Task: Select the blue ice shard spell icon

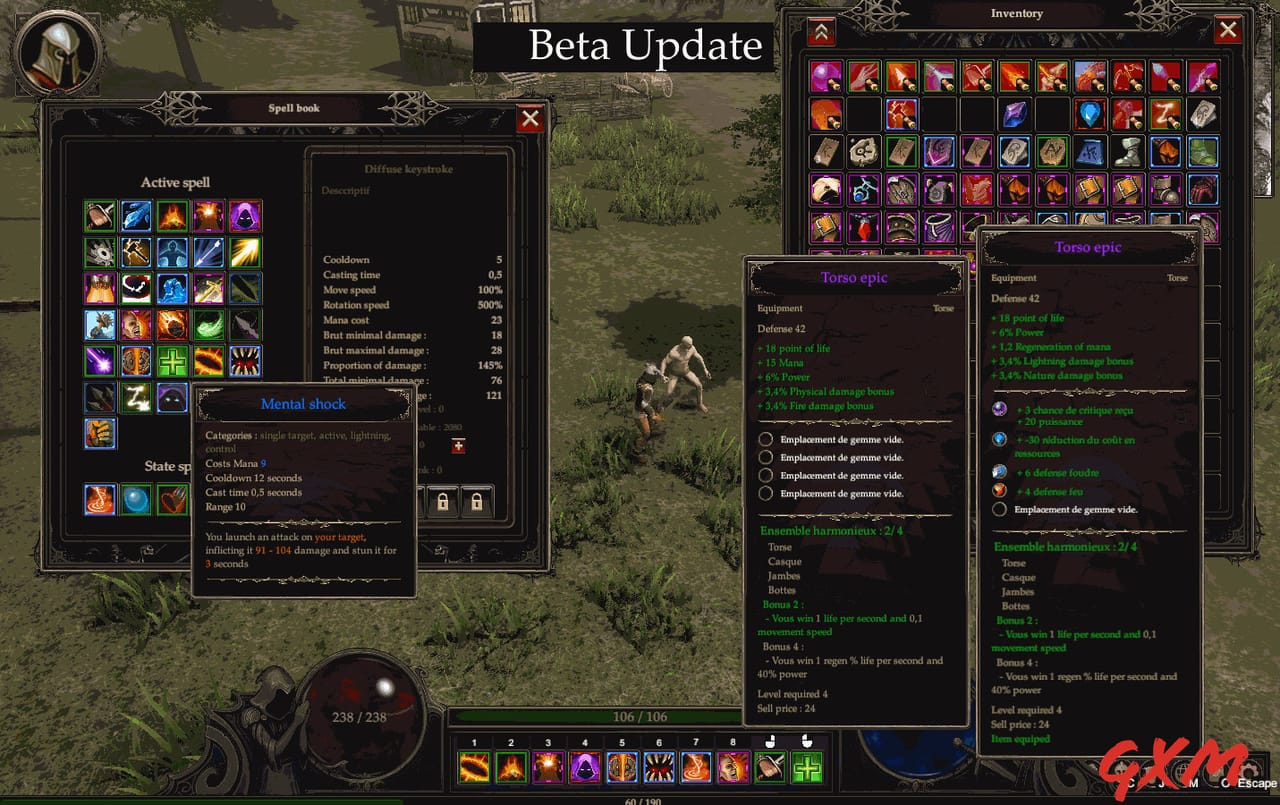Action: pyautogui.click(x=136, y=216)
